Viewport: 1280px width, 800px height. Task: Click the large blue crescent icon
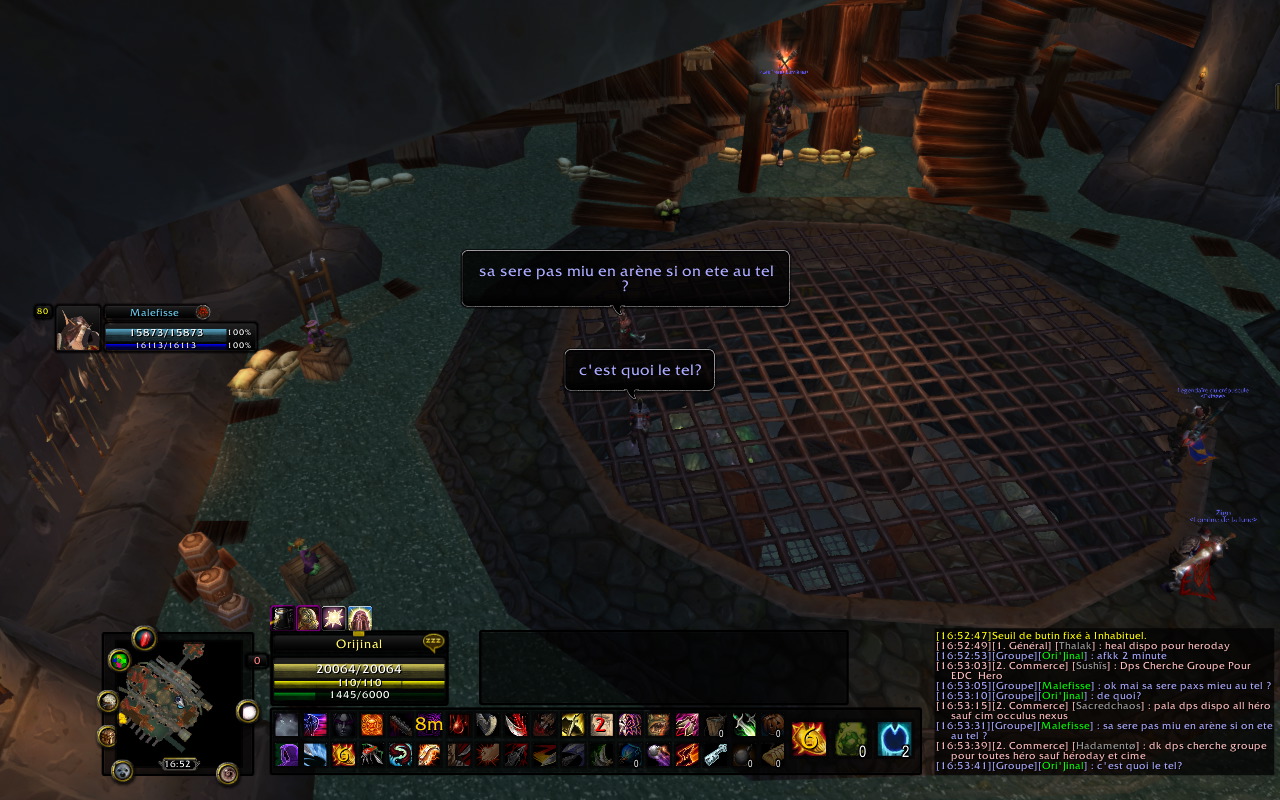pos(894,739)
